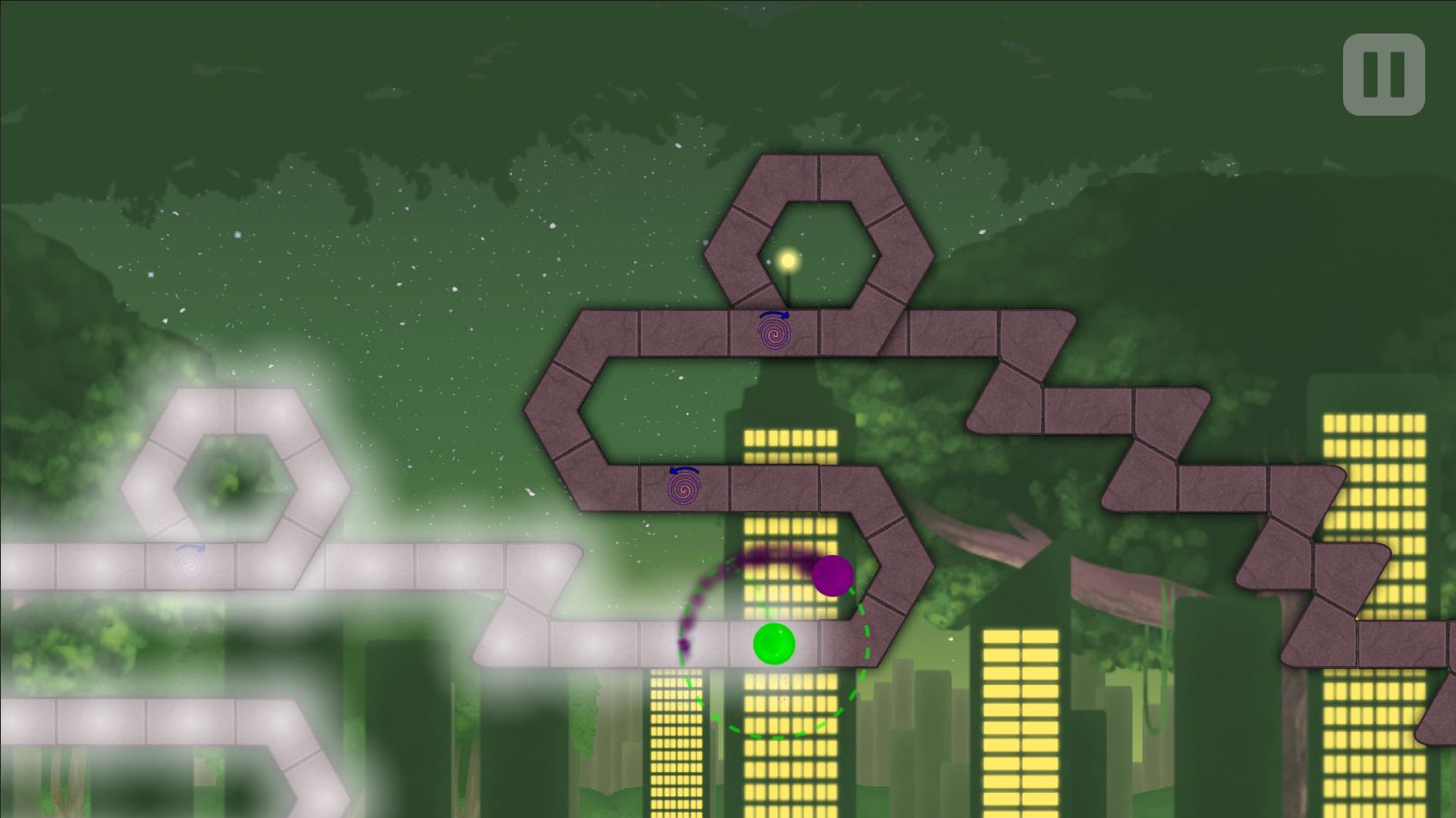Click the pause icon in the top-right corner
Image resolution: width=1456 pixels, height=818 pixels.
[1383, 72]
